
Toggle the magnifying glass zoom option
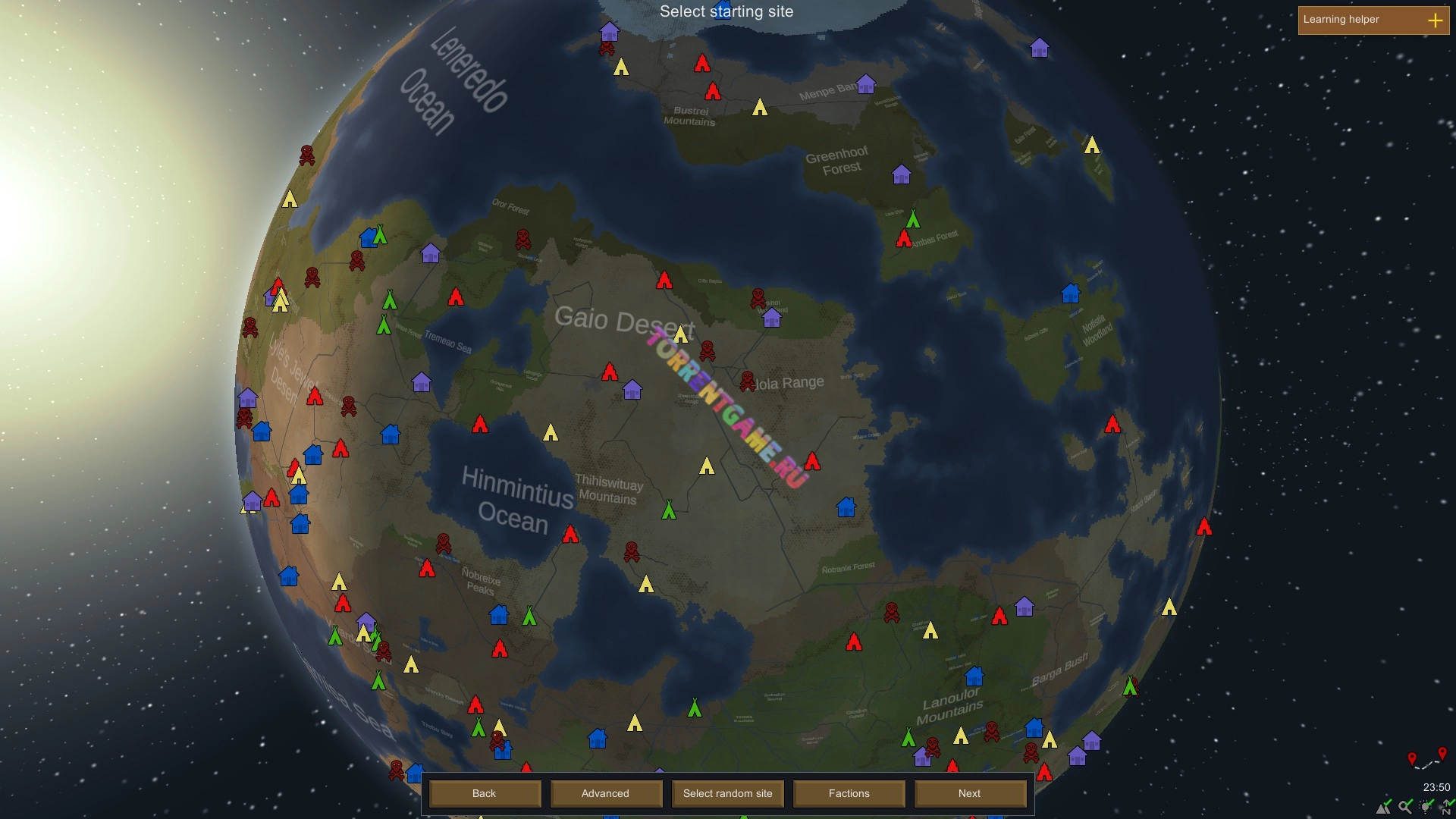[1406, 807]
